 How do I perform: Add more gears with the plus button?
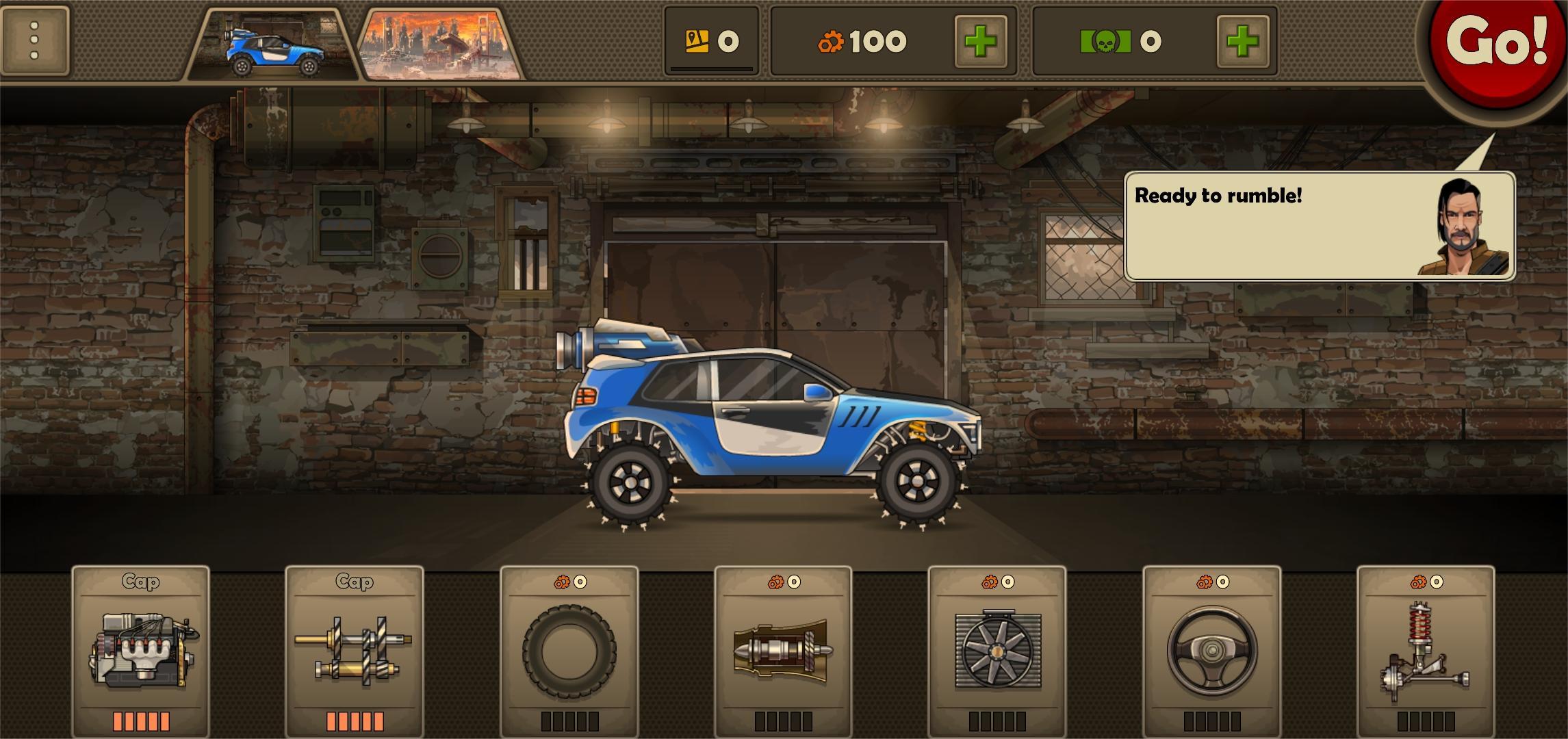pos(980,42)
